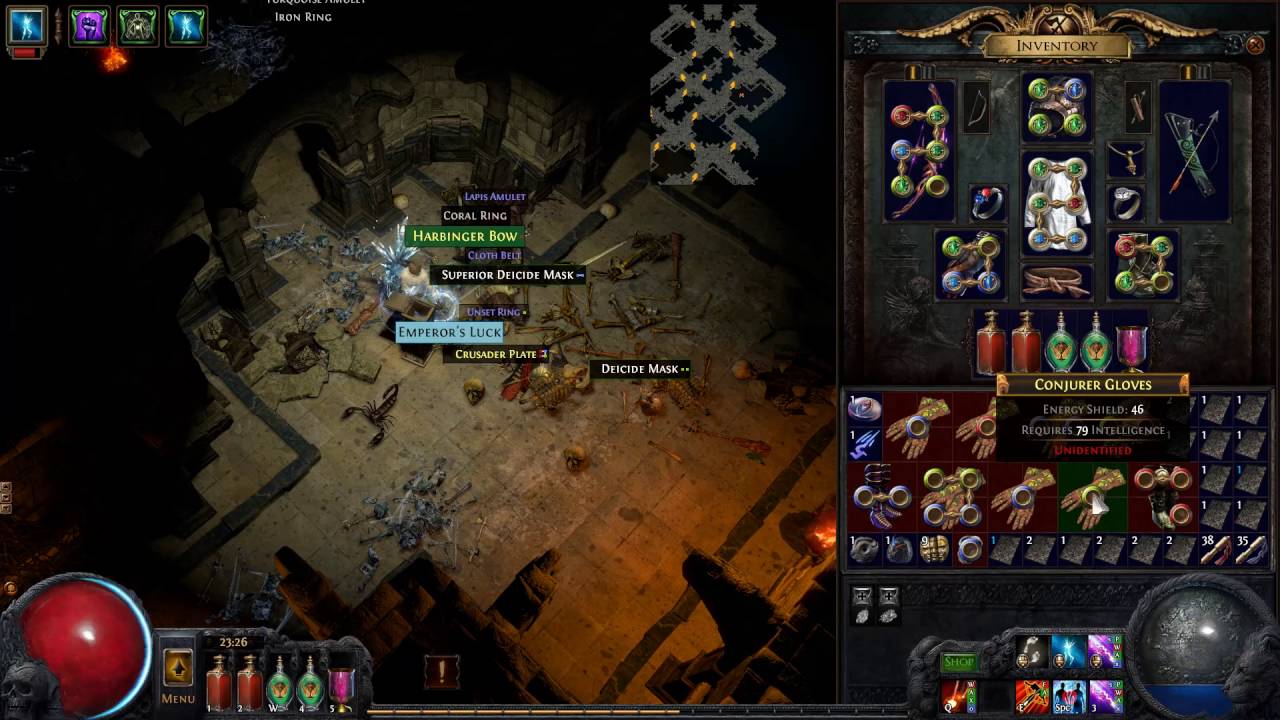1280x720 pixels.
Task: Pick the silver ring equipment slot
Action: tap(1126, 203)
